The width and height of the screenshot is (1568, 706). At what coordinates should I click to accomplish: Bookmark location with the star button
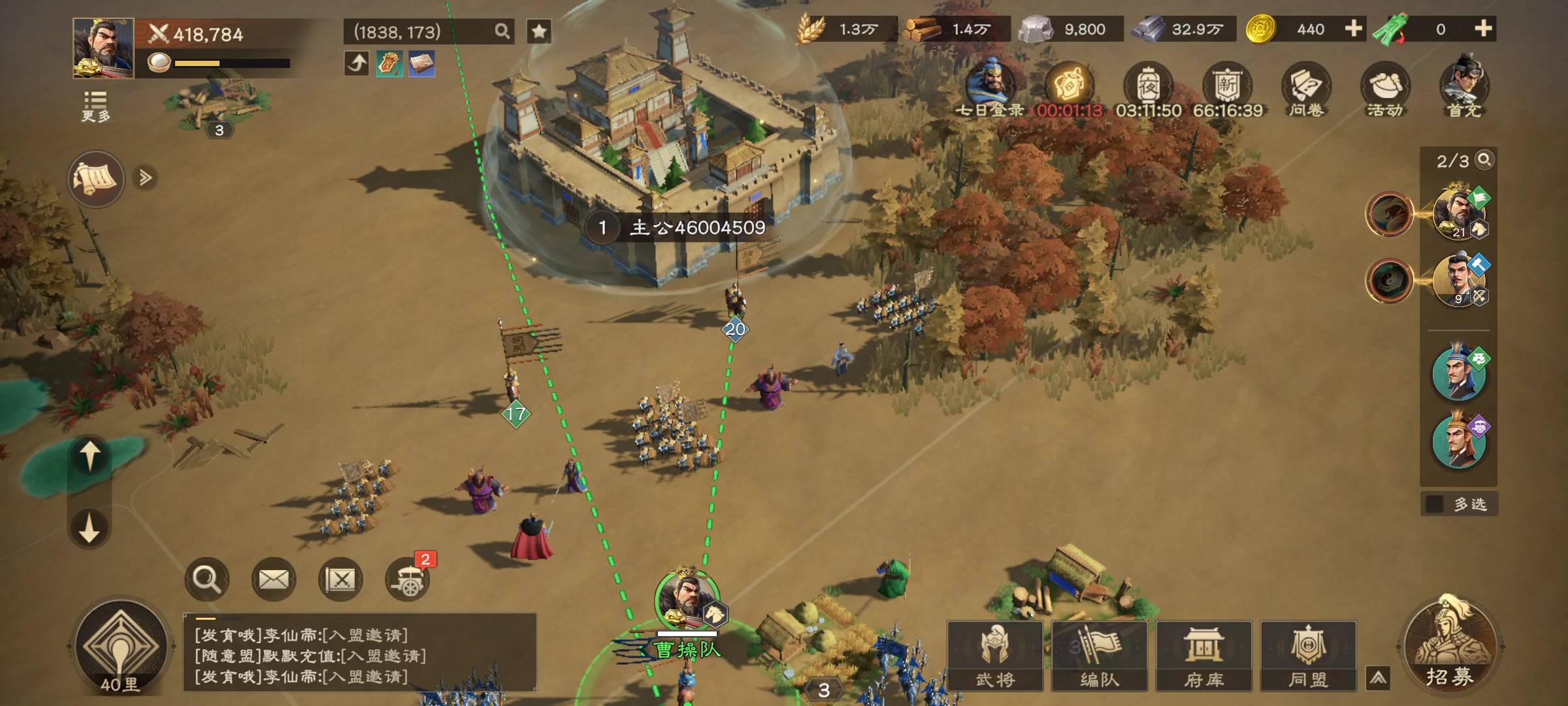tap(539, 31)
